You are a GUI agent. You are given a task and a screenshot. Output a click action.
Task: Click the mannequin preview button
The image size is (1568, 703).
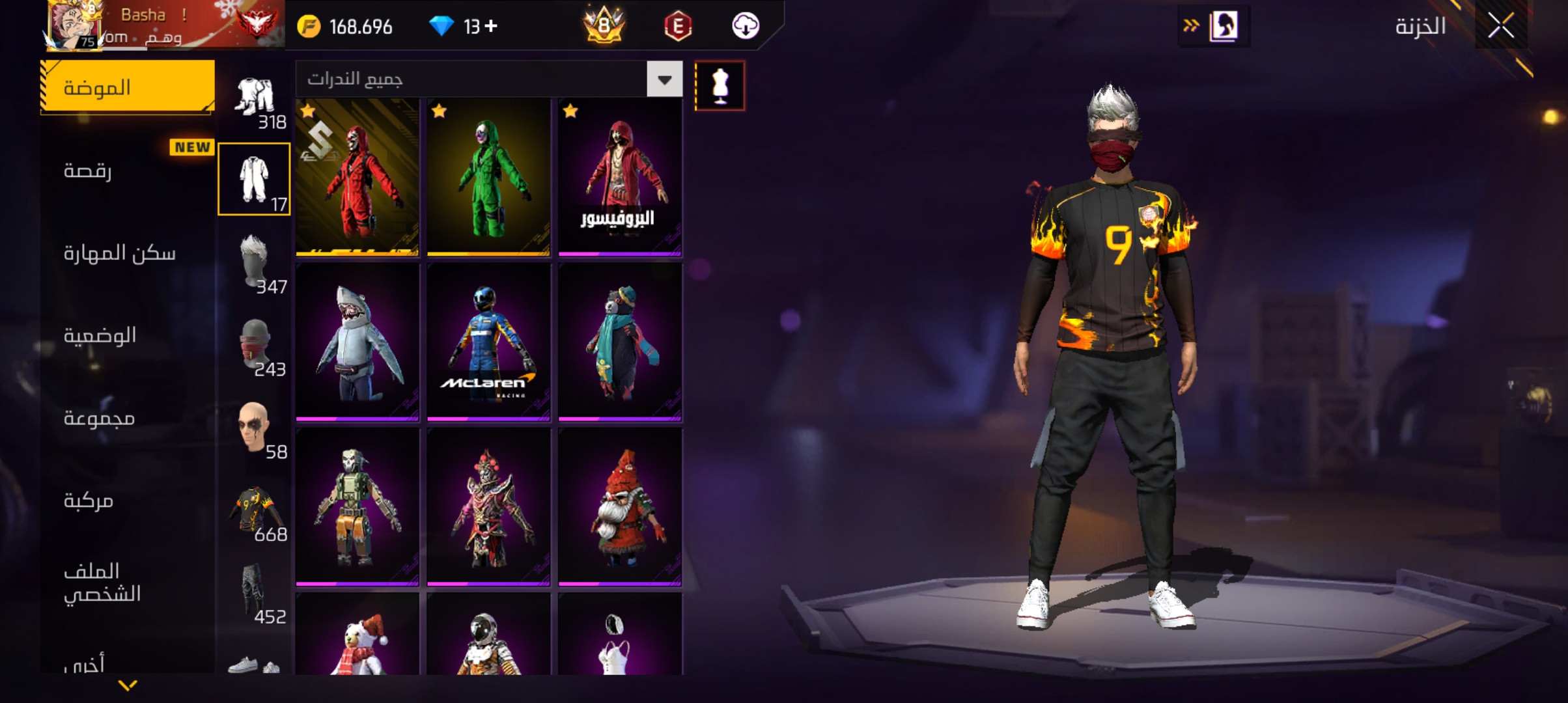click(720, 86)
